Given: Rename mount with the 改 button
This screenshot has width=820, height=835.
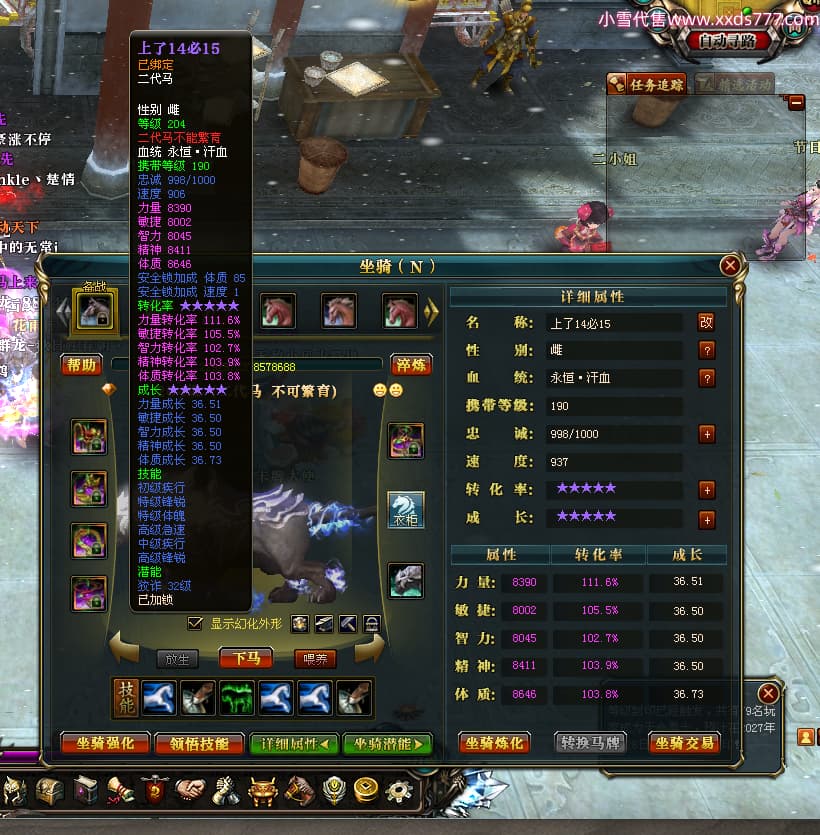Looking at the screenshot, I should (x=706, y=322).
